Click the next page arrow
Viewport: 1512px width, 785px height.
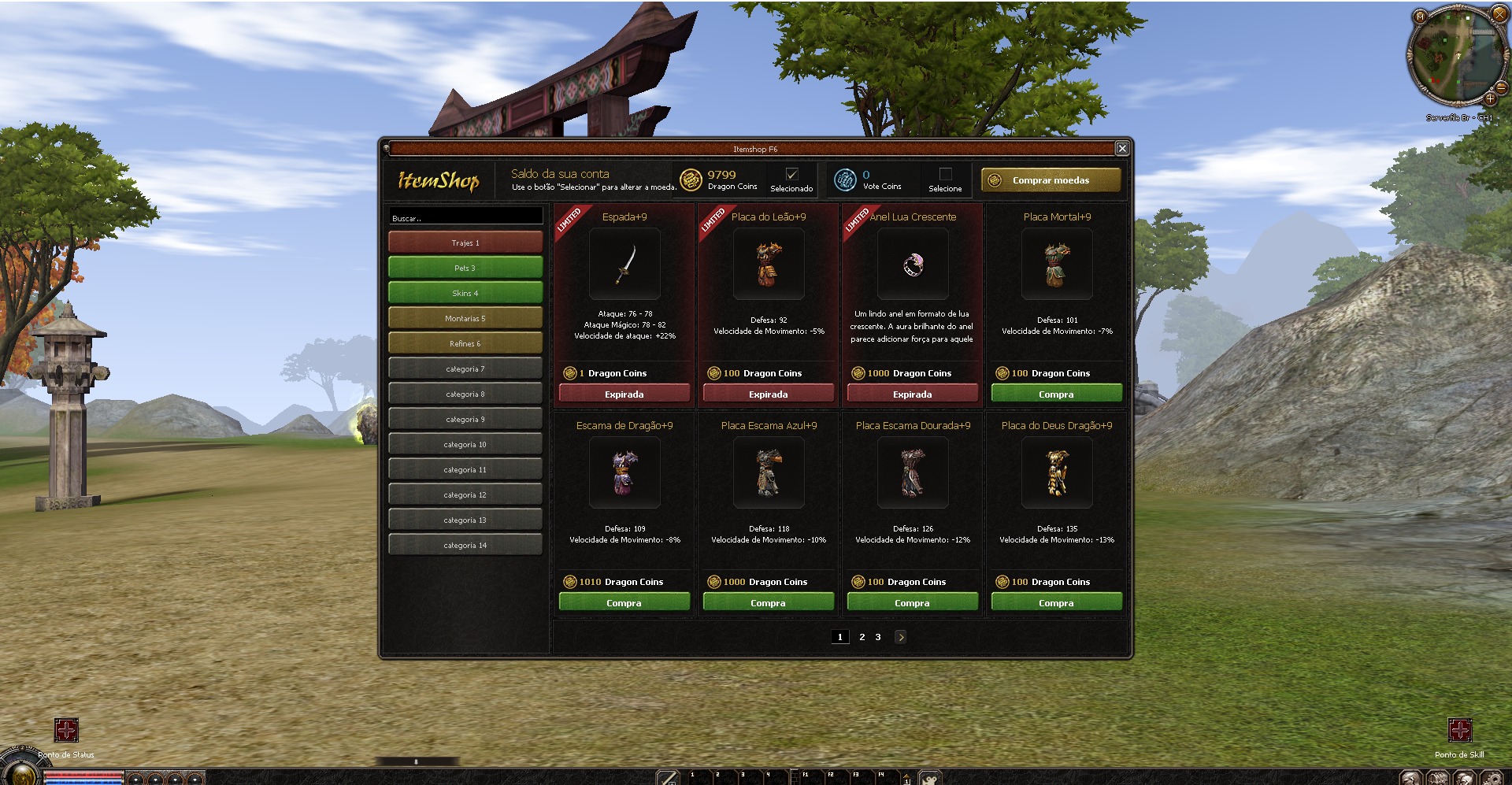[900, 637]
